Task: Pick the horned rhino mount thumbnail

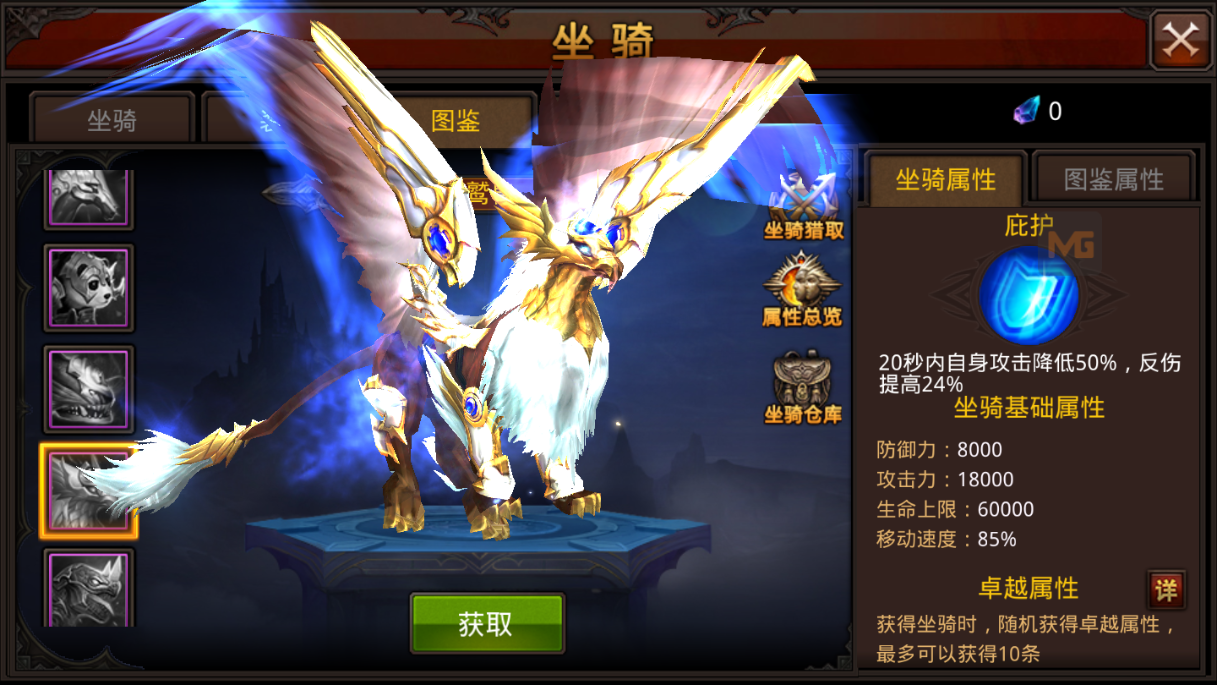Action: [88, 588]
